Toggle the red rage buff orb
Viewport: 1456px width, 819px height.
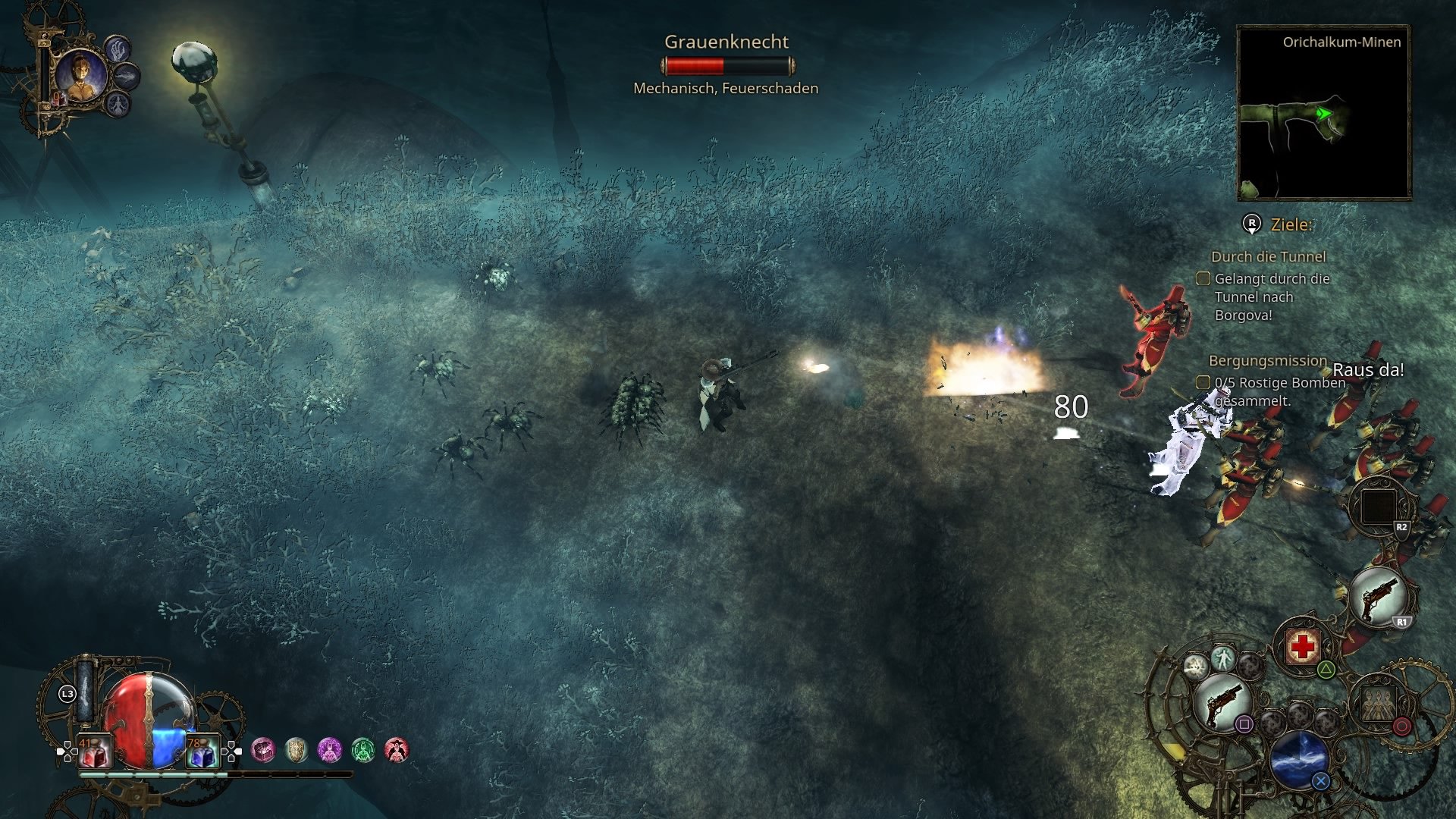[396, 750]
